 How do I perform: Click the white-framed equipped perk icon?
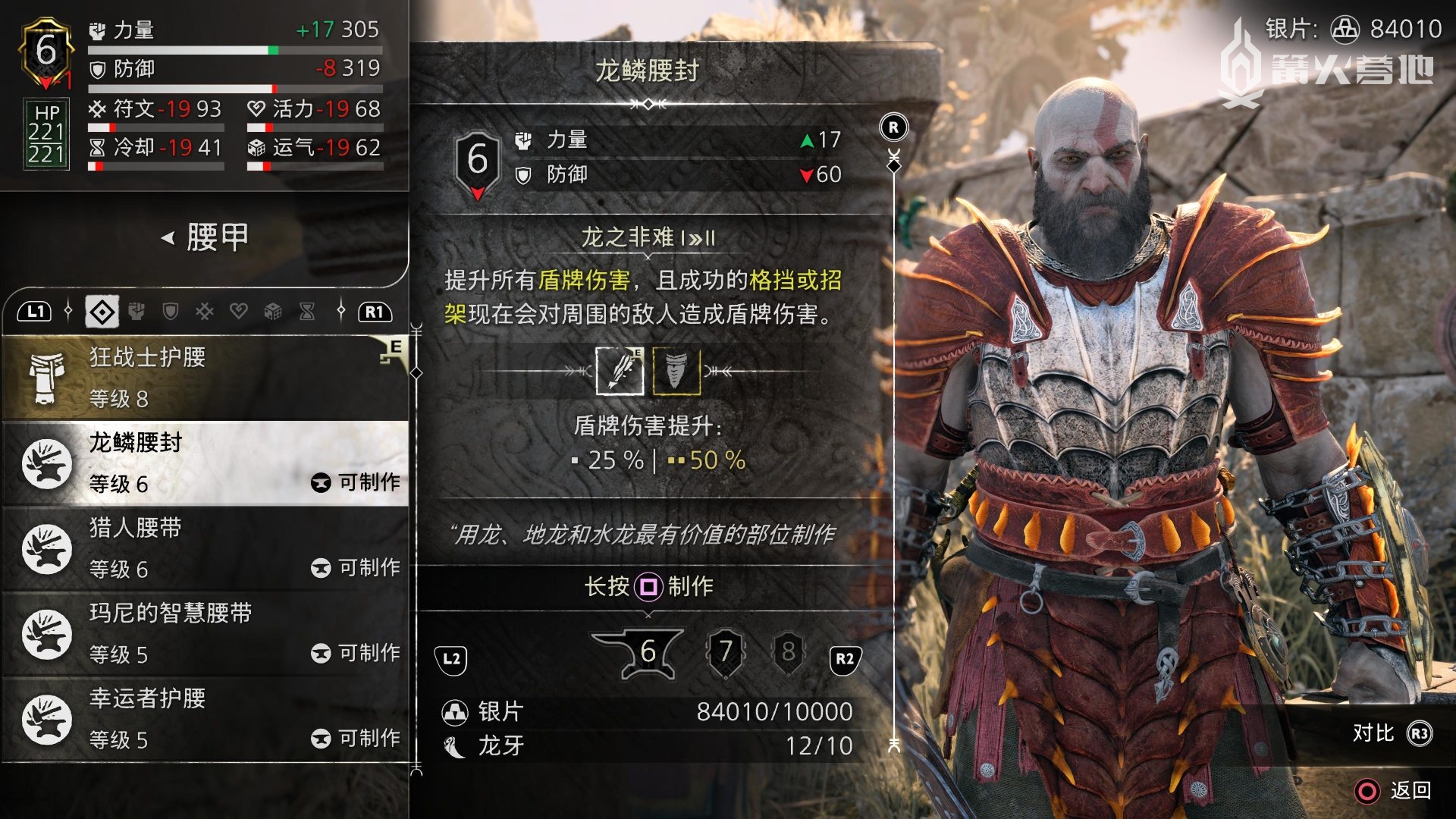[x=620, y=371]
